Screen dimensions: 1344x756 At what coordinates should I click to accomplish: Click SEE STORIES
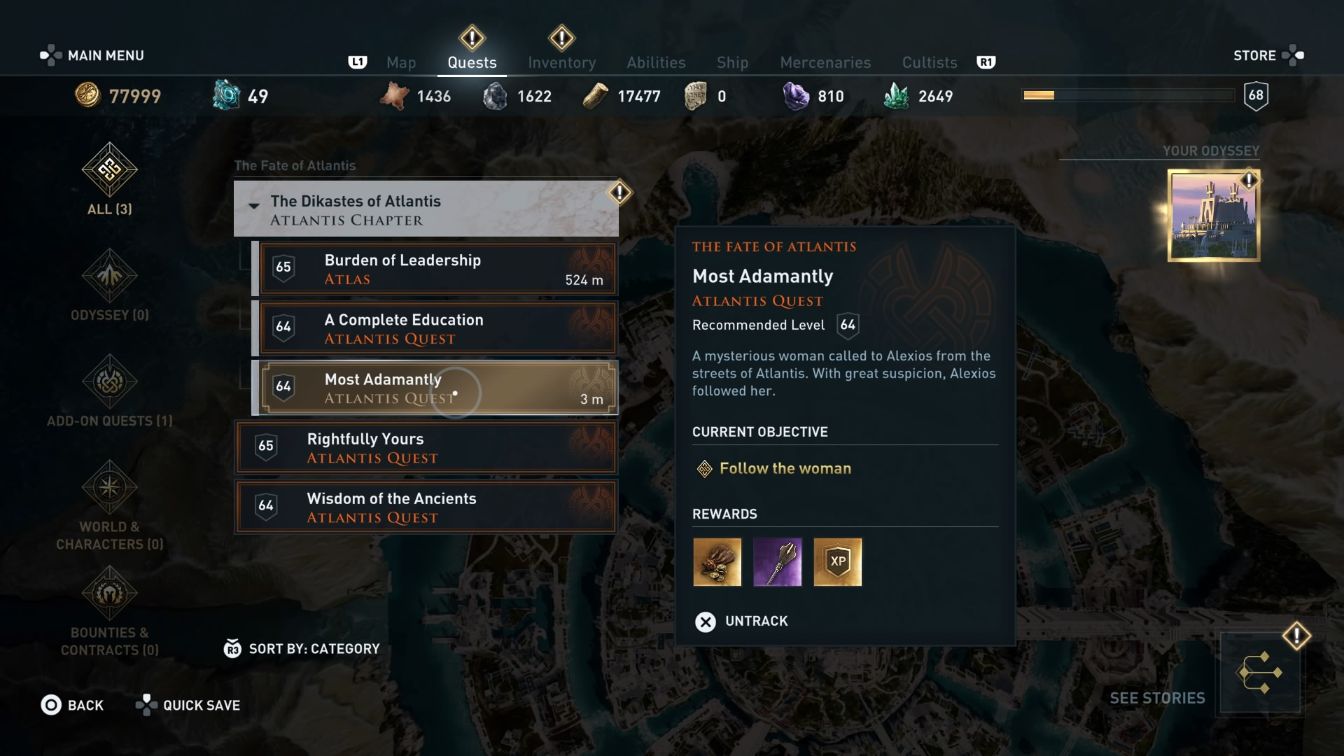(x=1158, y=698)
